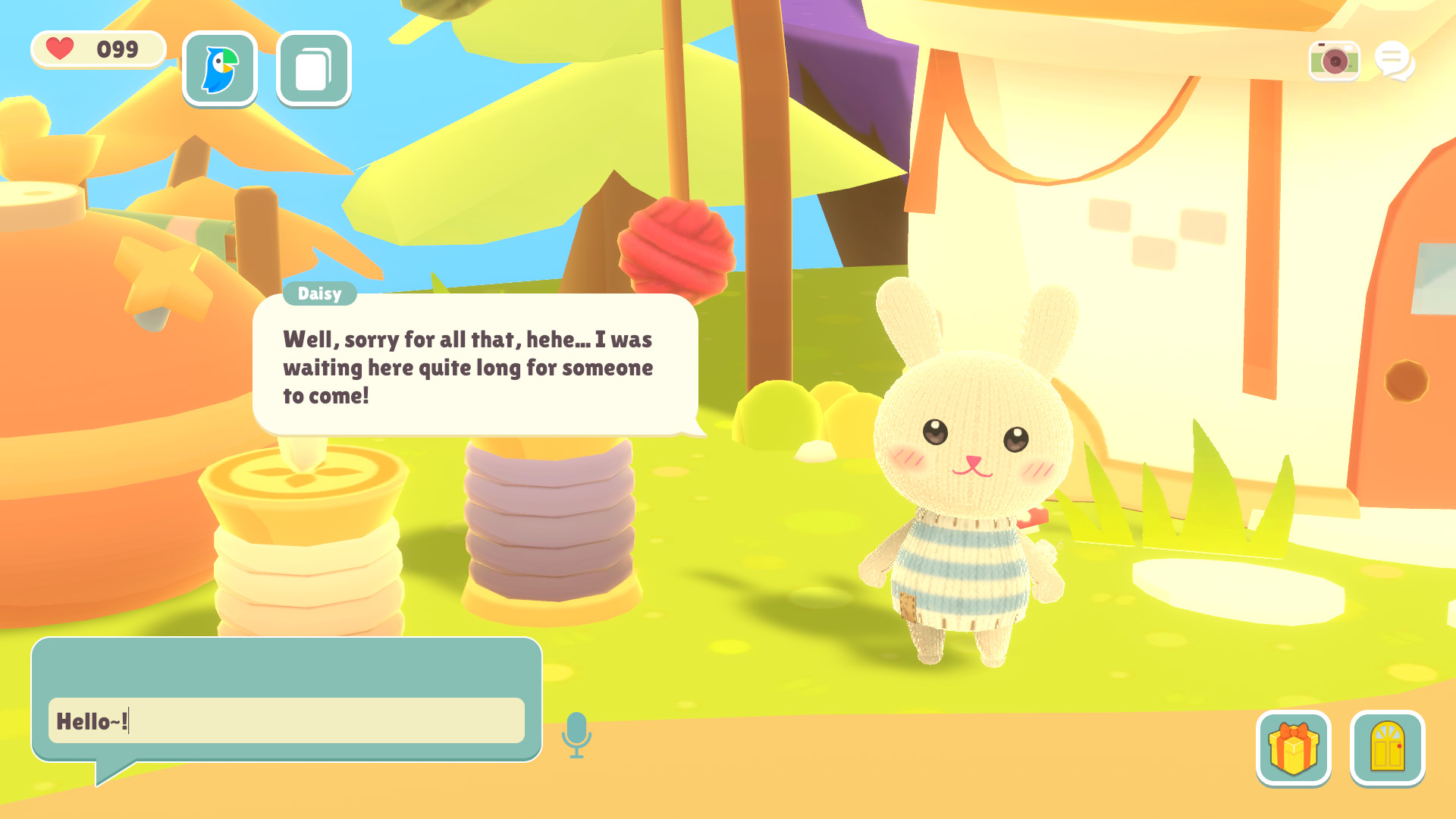Click the purple spool stack
This screenshot has width=1456, height=819.
pos(548,523)
